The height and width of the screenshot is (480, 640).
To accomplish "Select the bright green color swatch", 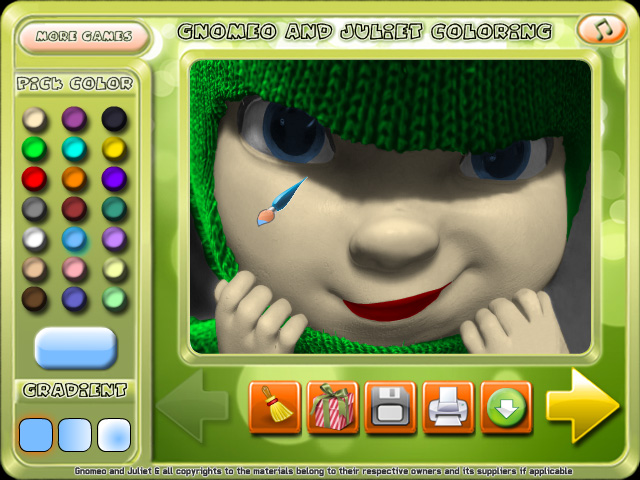I will click(x=35, y=149).
